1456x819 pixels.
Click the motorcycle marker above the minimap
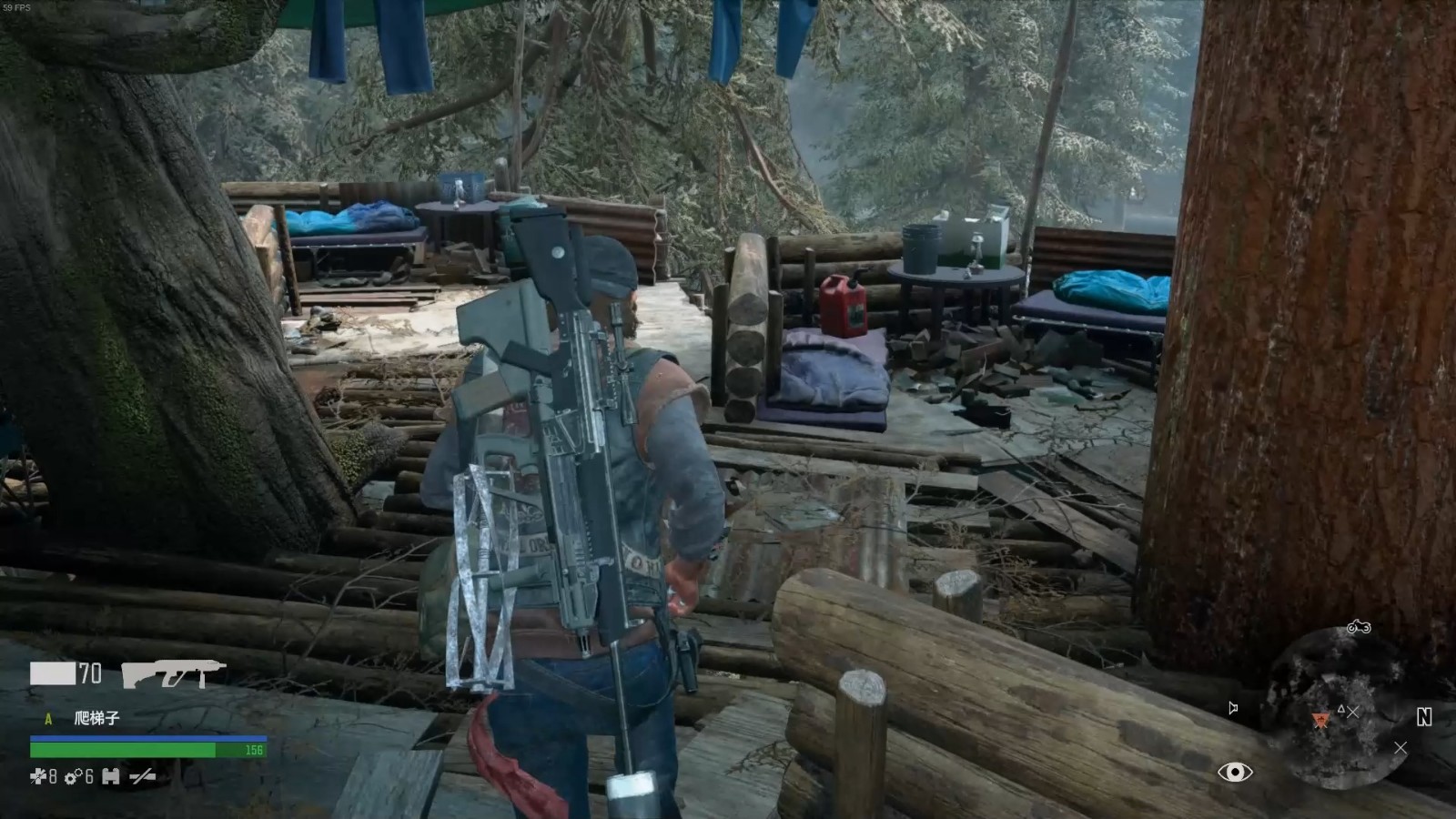point(1359,627)
